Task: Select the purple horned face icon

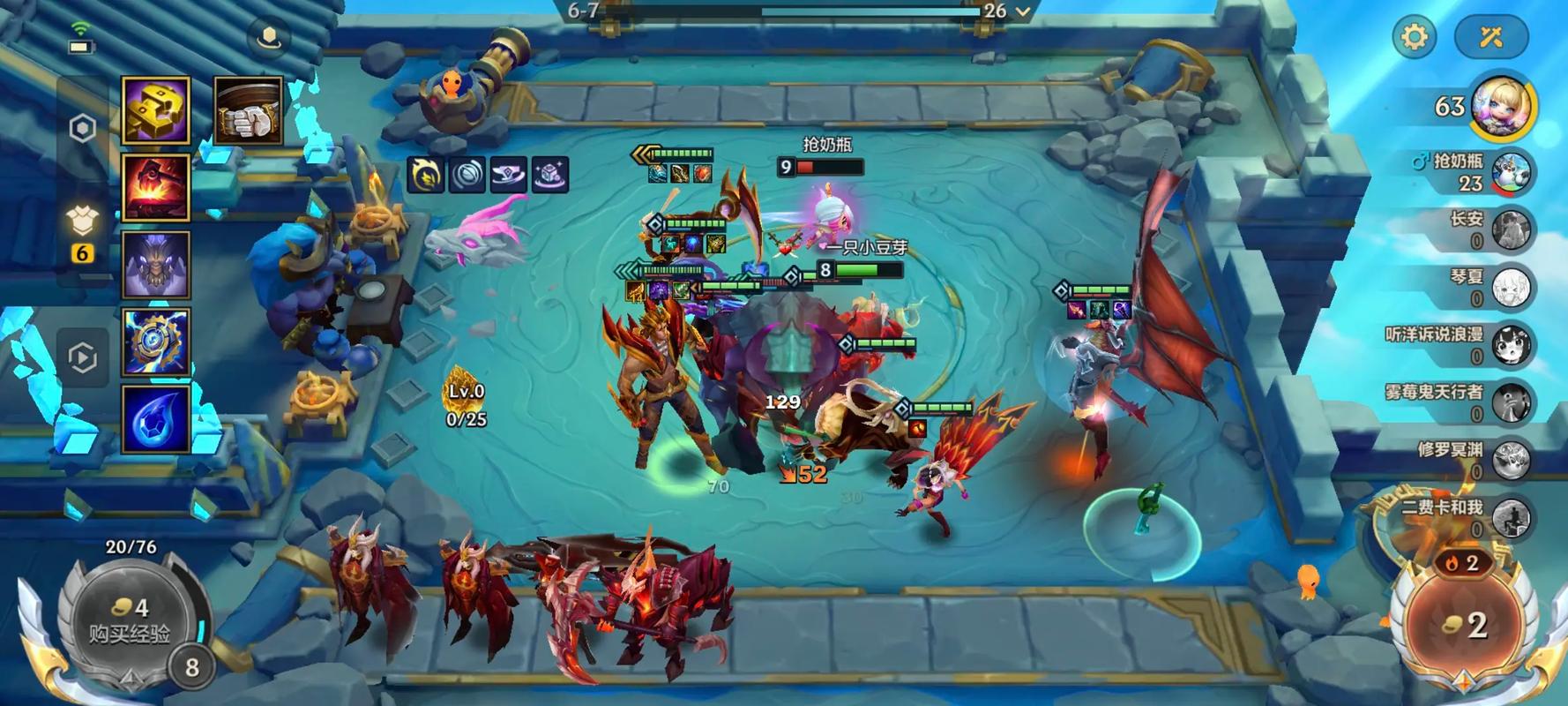Action: pos(155,264)
